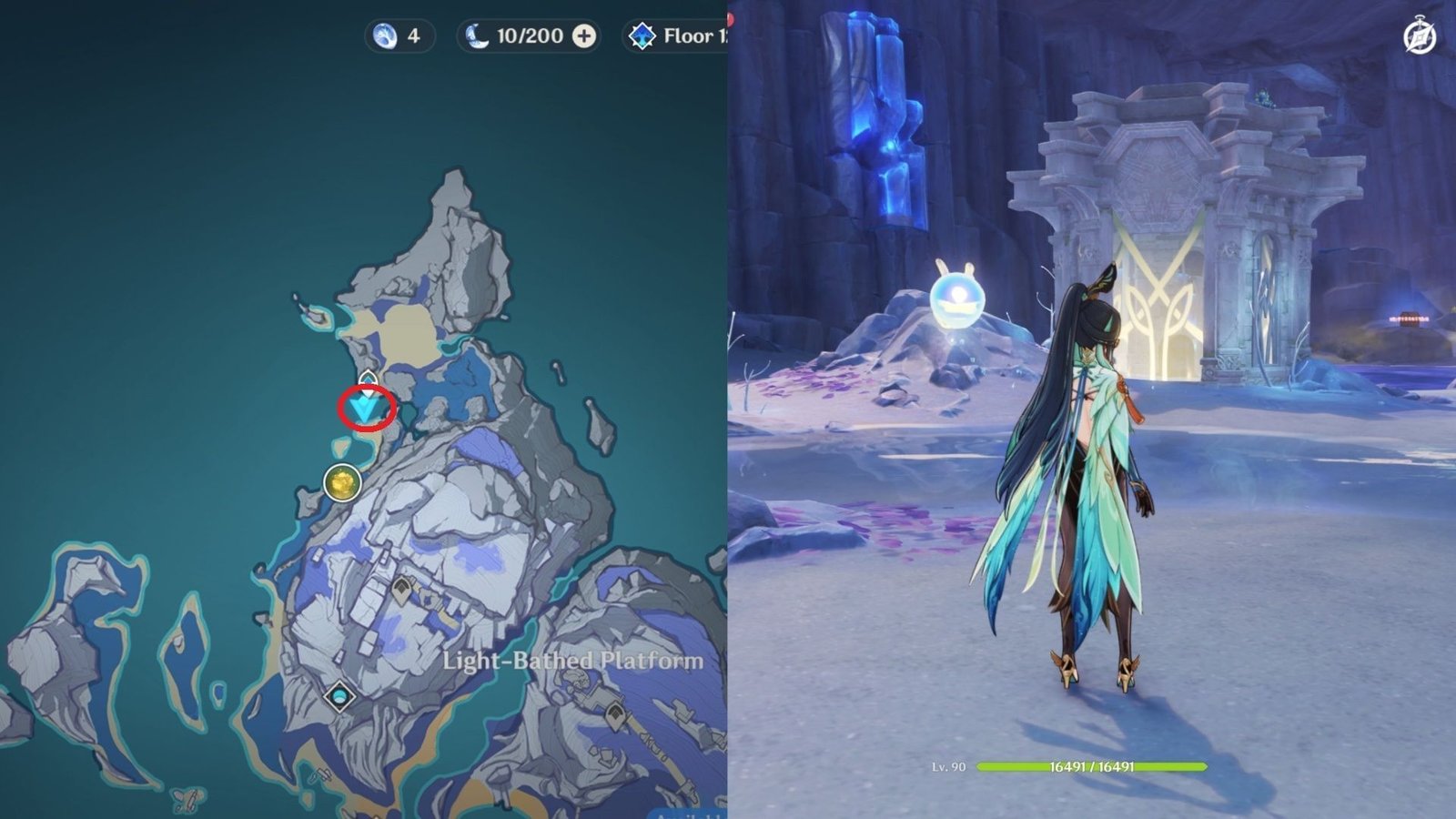Click the plus button beside 10/200 resin
Screen dimensions: 1456x819
point(584,36)
